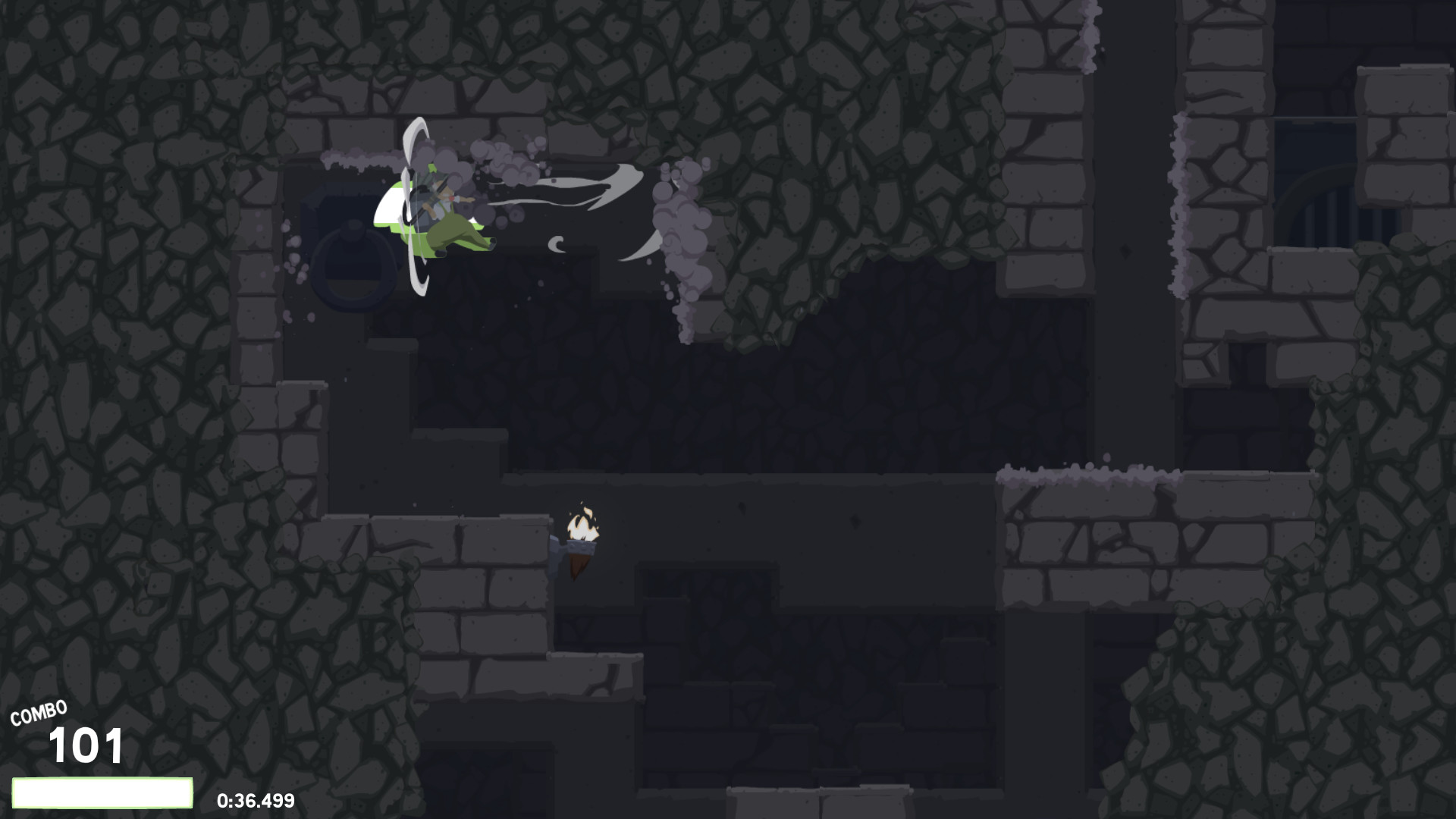Click the small crescent dust swirl midair
Screen dimensions: 1456x819
pyautogui.click(x=556, y=244)
